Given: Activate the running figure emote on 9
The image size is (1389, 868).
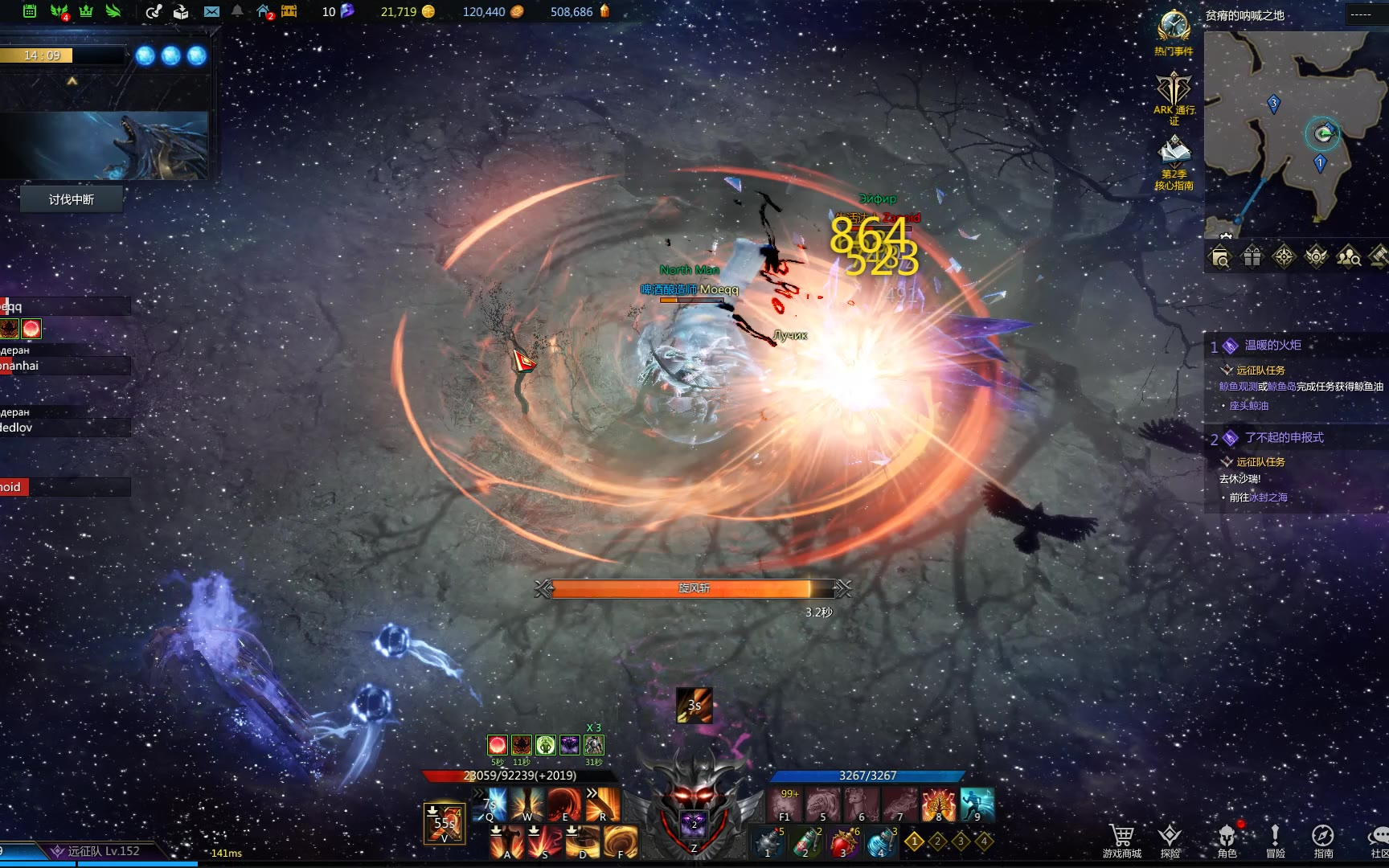Looking at the screenshot, I should click(977, 804).
